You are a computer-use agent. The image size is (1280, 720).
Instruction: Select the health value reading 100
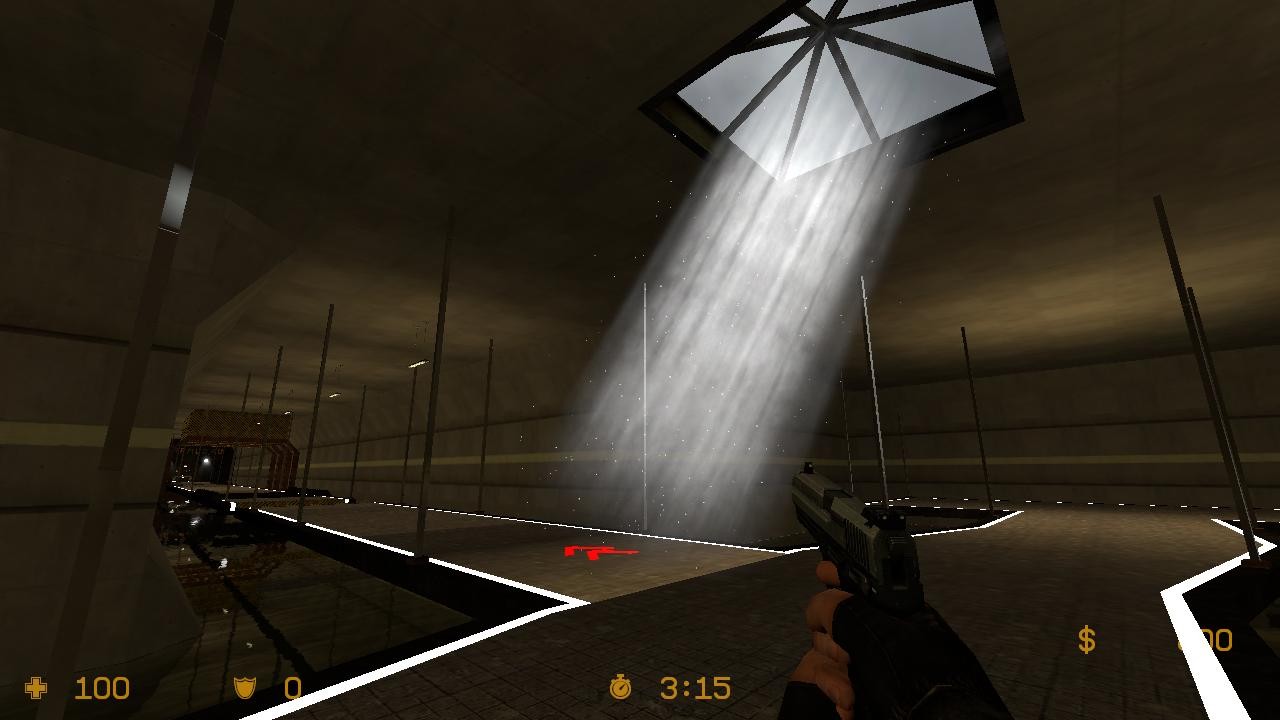[105, 688]
